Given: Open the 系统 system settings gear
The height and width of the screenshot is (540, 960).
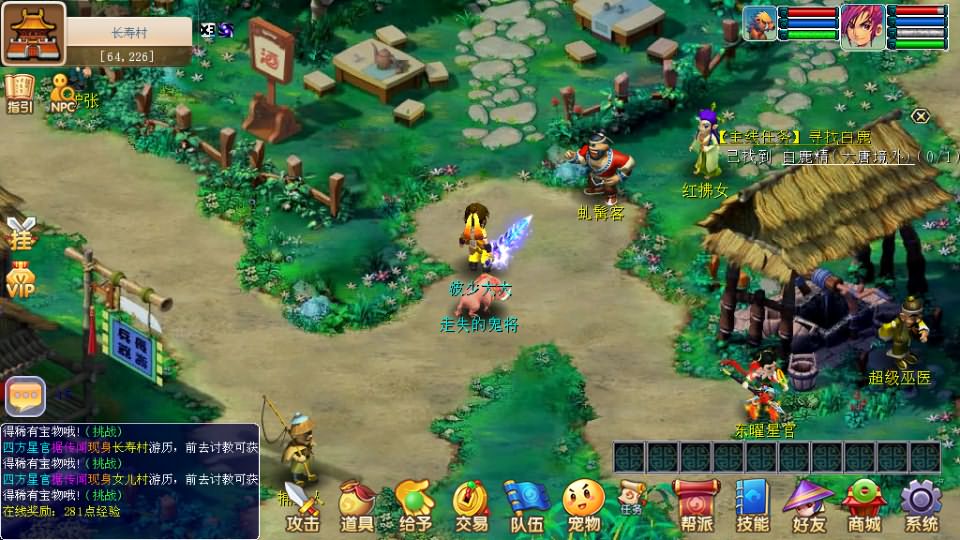Looking at the screenshot, I should point(921,505).
